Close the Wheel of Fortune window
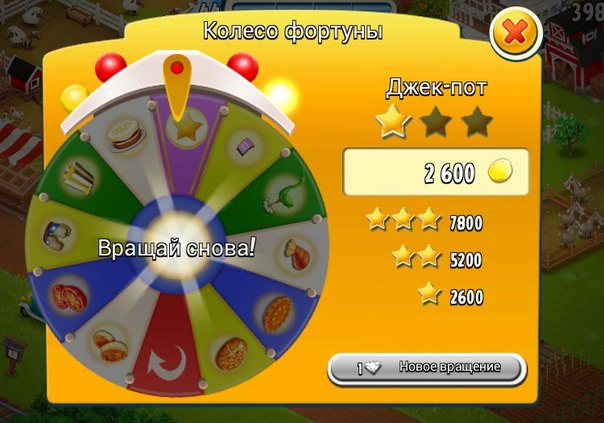The width and height of the screenshot is (604, 423). [515, 35]
